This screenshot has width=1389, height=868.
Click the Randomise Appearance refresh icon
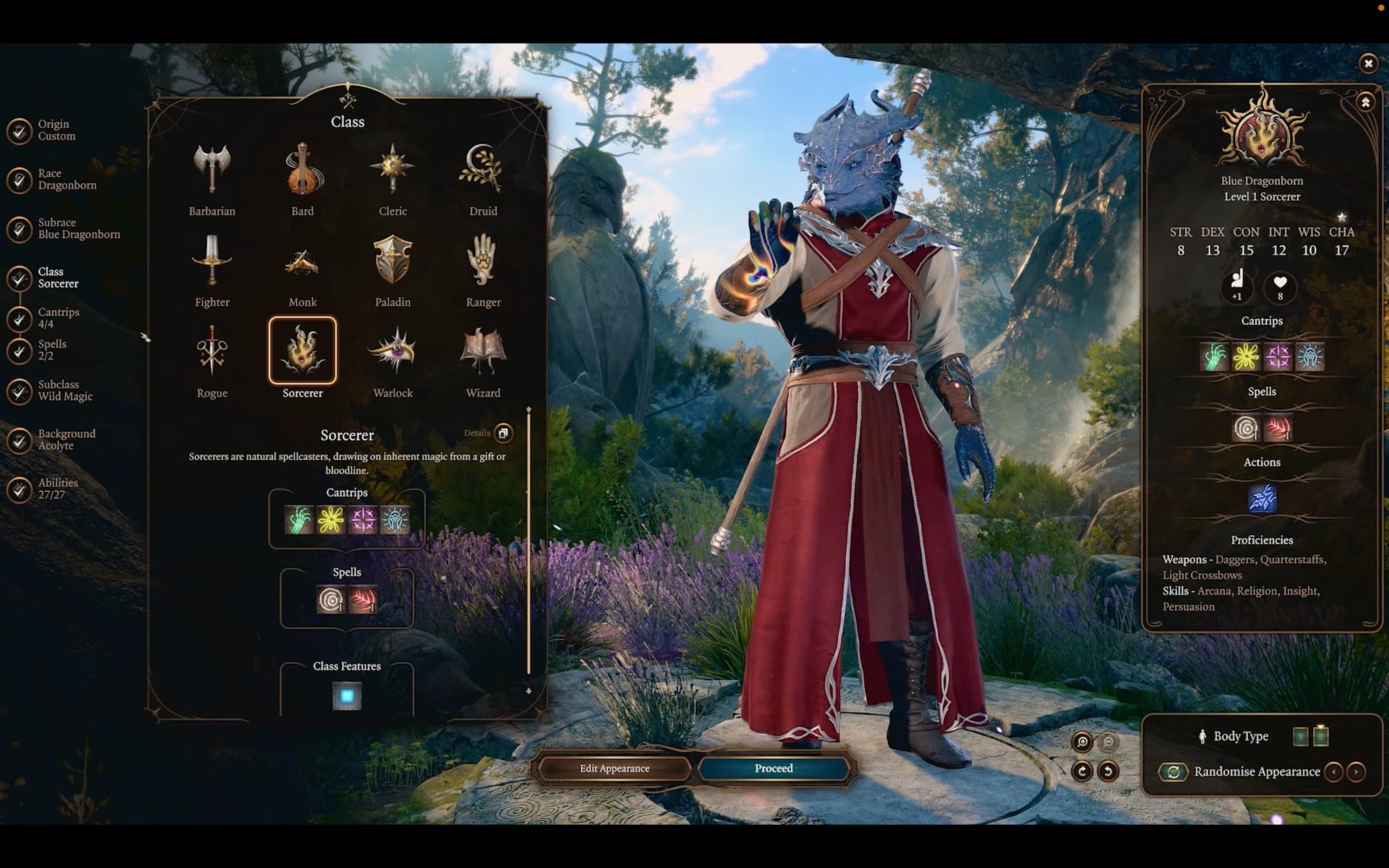[x=1173, y=772]
